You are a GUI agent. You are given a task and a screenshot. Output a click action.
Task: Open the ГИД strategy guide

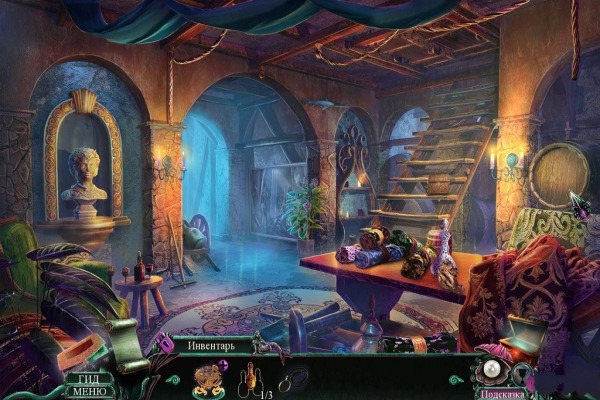[86, 378]
